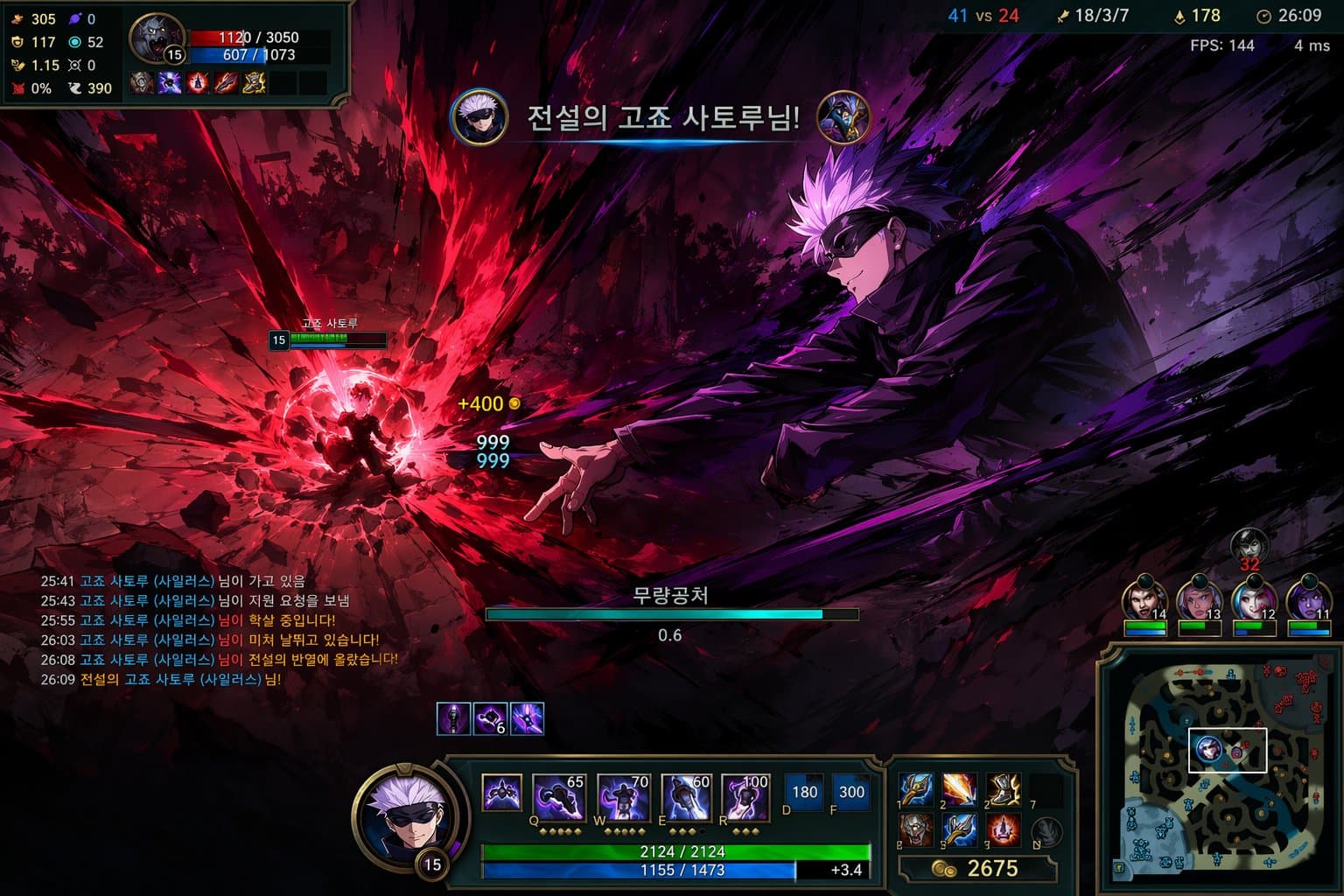
Task: Click the F summoner spell on 300 cooldown
Action: pyautogui.click(x=850, y=792)
